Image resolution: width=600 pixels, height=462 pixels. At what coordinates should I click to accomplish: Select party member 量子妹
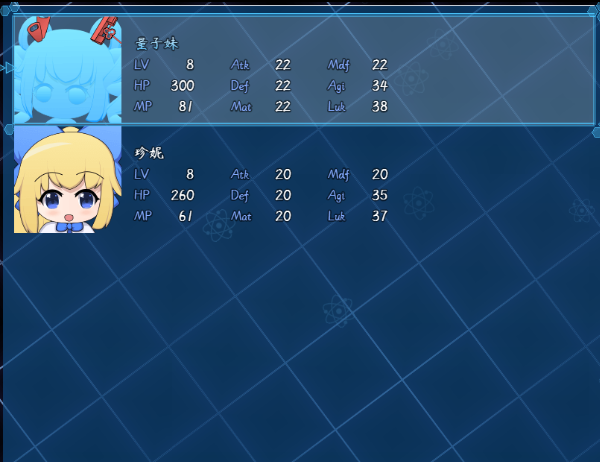(300, 70)
